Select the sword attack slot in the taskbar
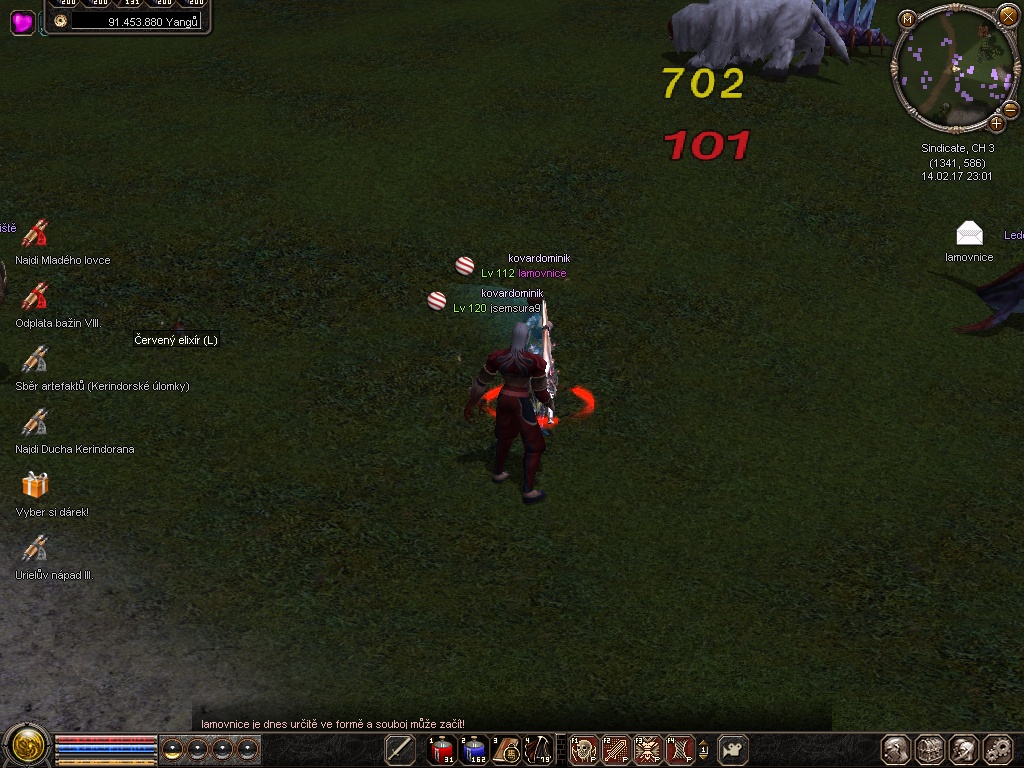Screen dimensions: 1024x768 (x=400, y=749)
